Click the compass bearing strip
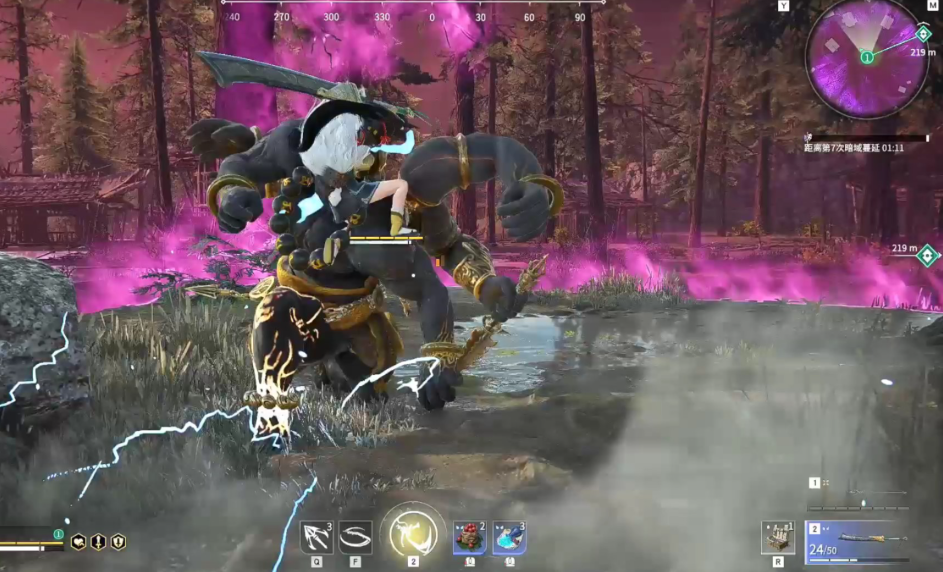The width and height of the screenshot is (943, 572). tap(413, 14)
